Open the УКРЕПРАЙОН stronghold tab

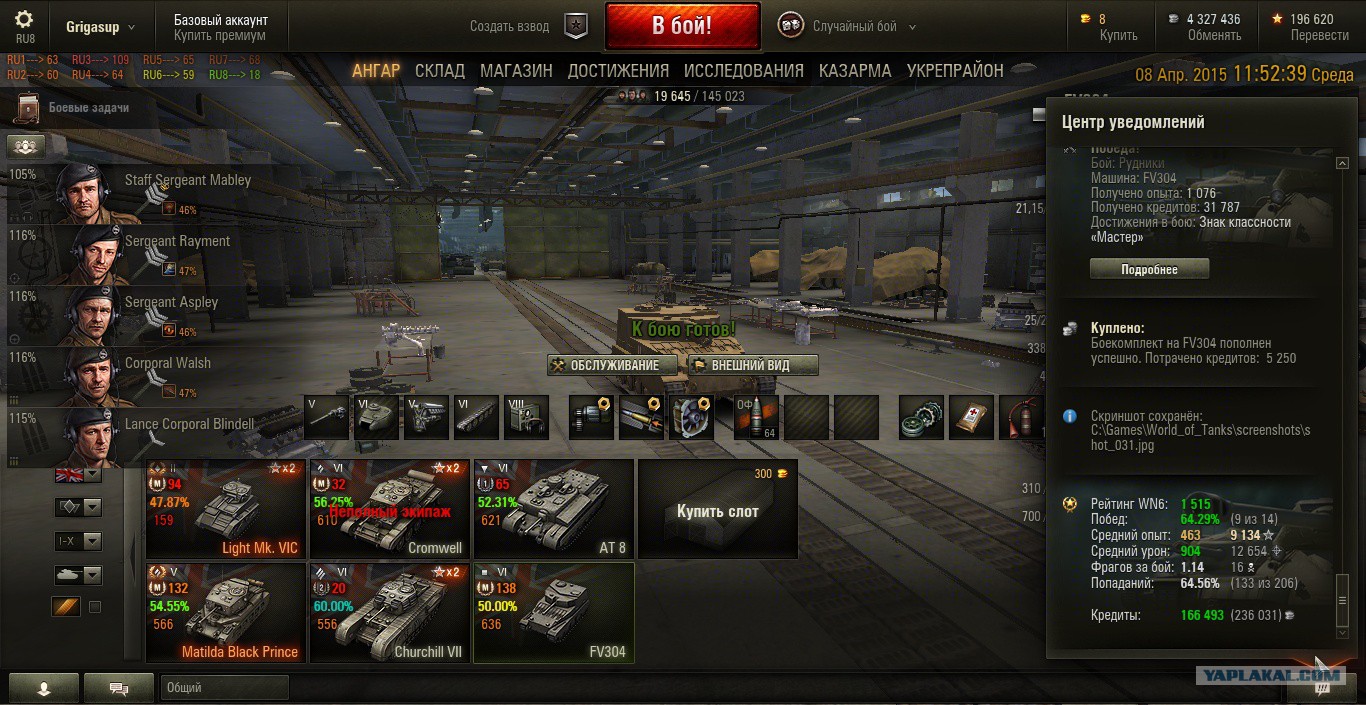[955, 71]
